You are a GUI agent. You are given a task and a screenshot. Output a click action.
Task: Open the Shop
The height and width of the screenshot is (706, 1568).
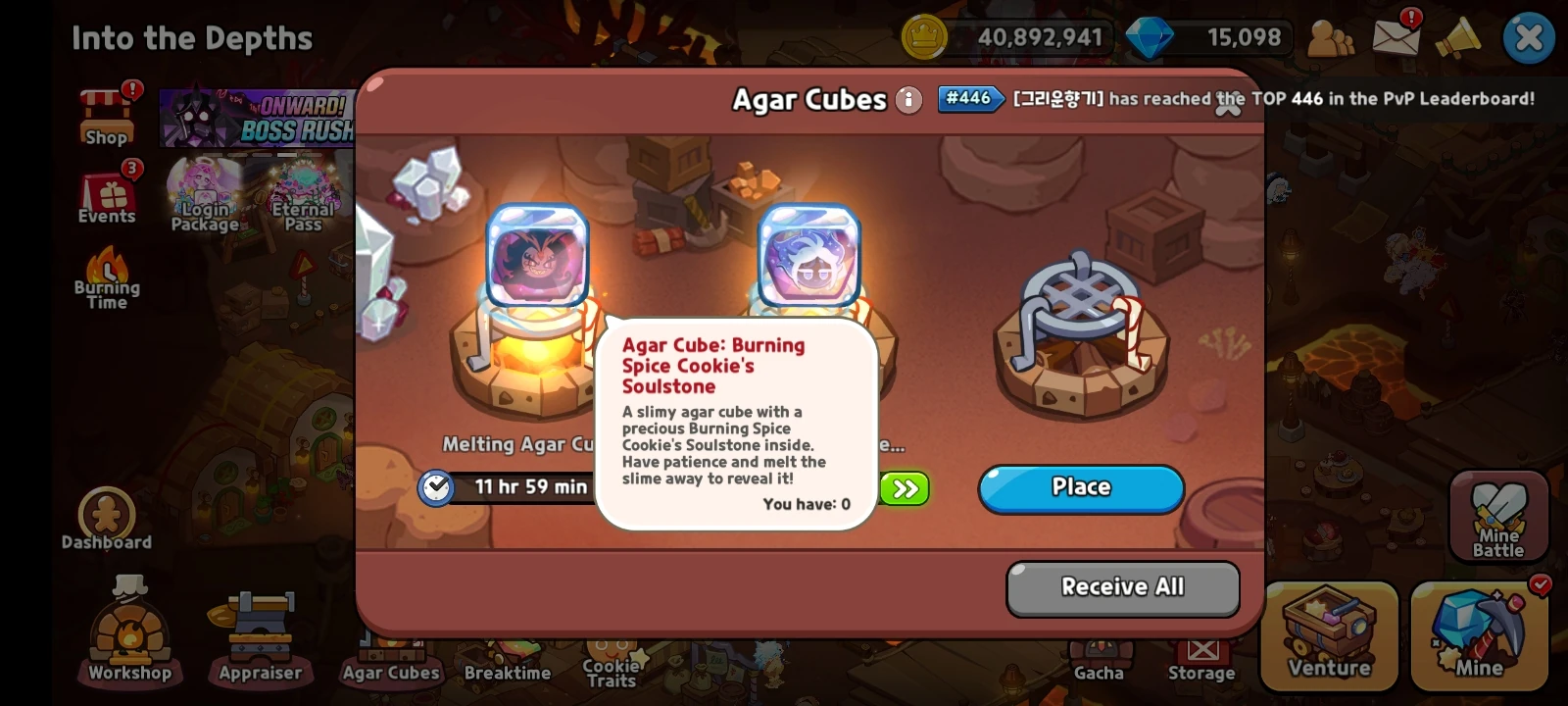(106, 115)
